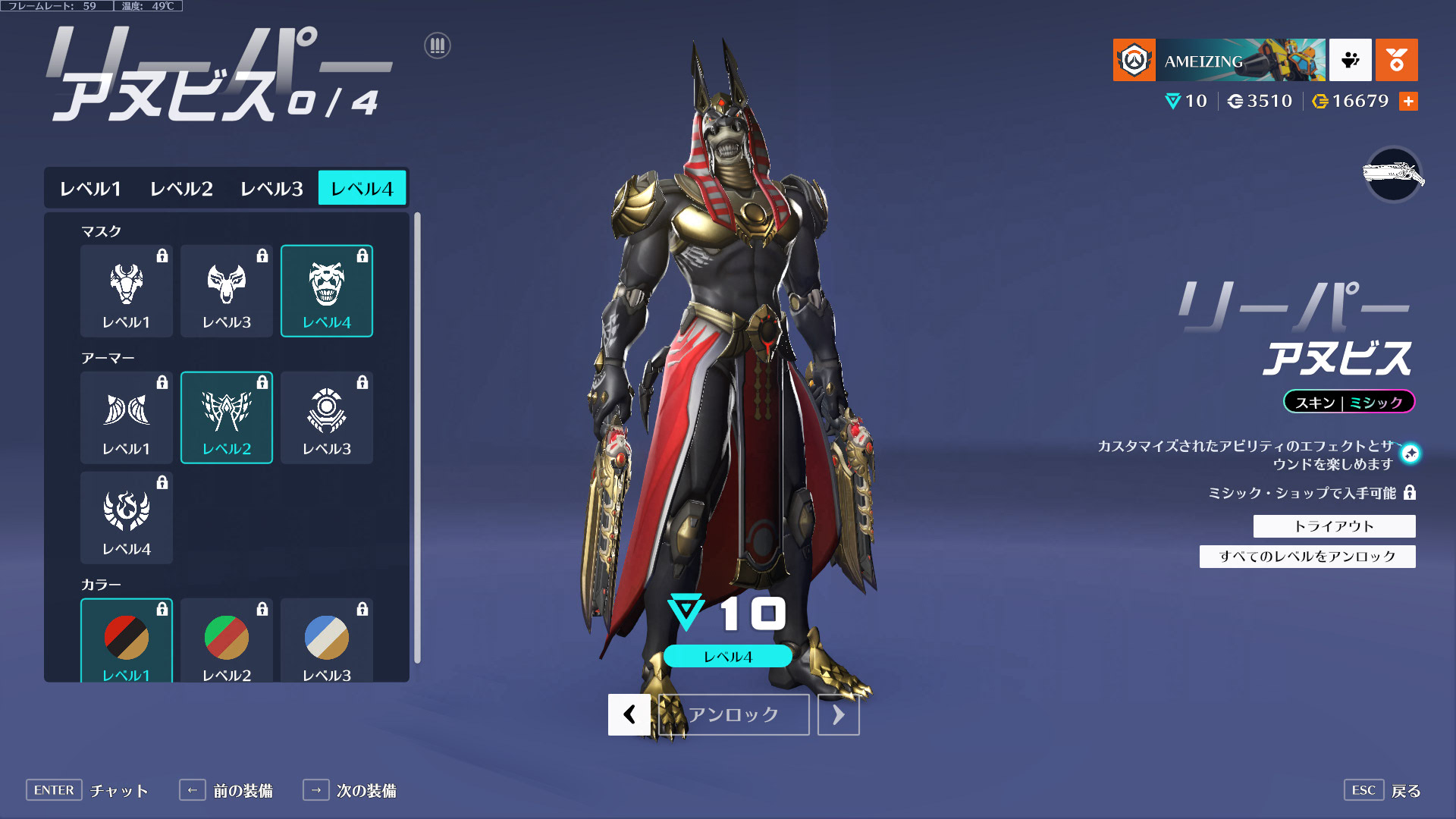This screenshot has height=819, width=1456.
Task: Switch to the レベル1 tab
Action: pos(90,188)
